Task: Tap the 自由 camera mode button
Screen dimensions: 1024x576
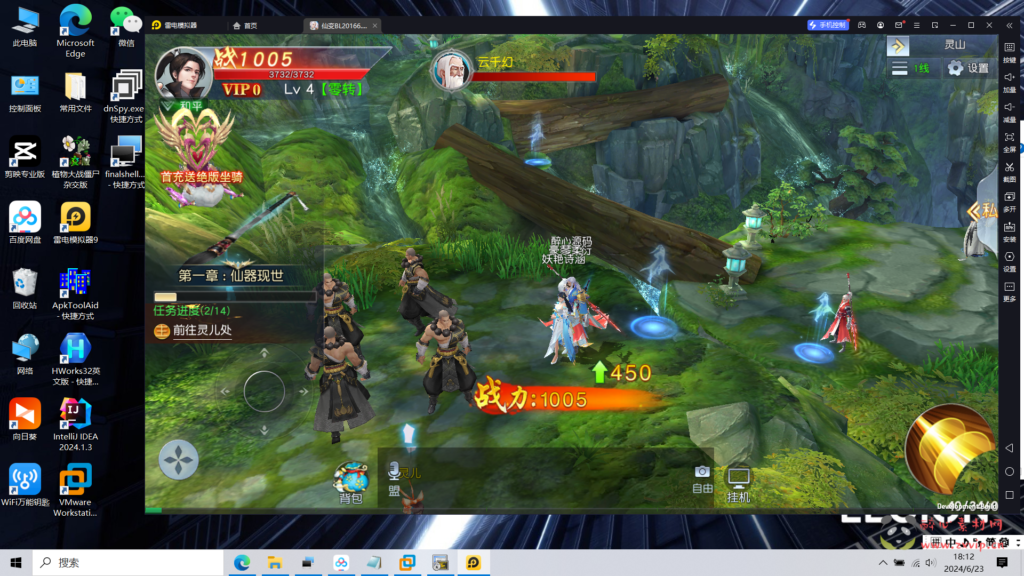Action: [x=703, y=479]
